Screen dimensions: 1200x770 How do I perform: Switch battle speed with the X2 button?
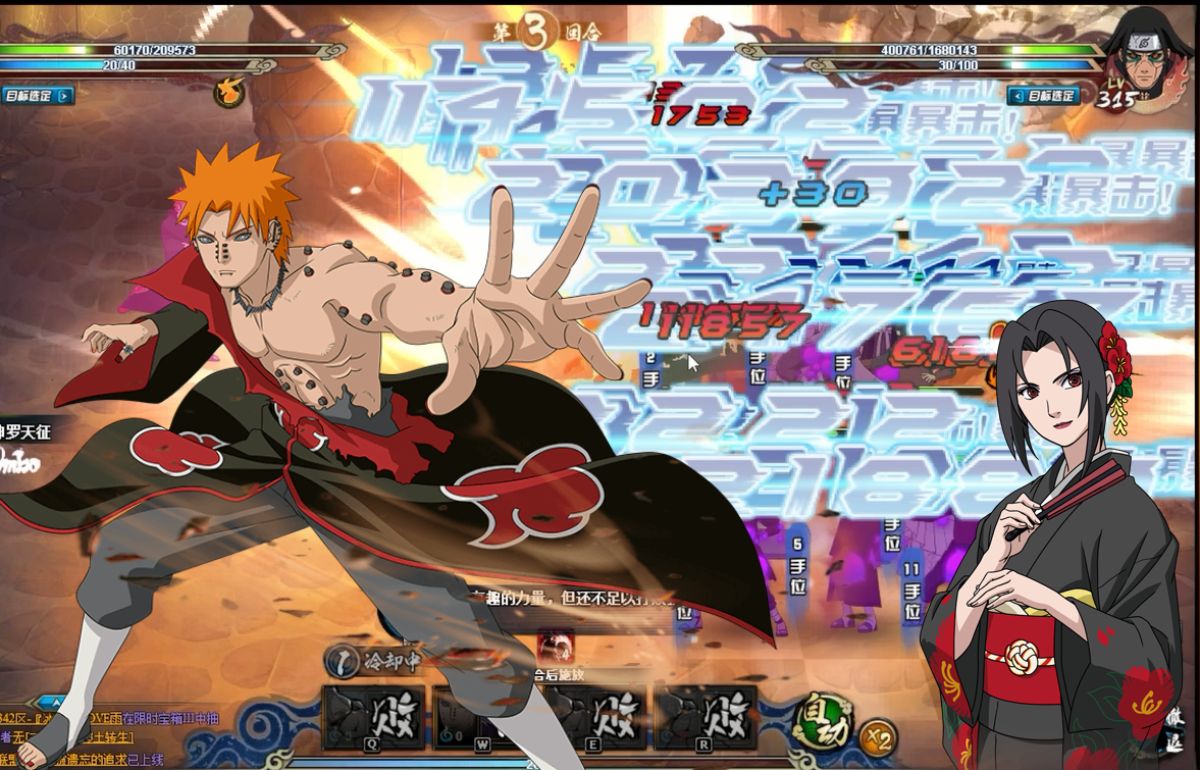click(877, 737)
